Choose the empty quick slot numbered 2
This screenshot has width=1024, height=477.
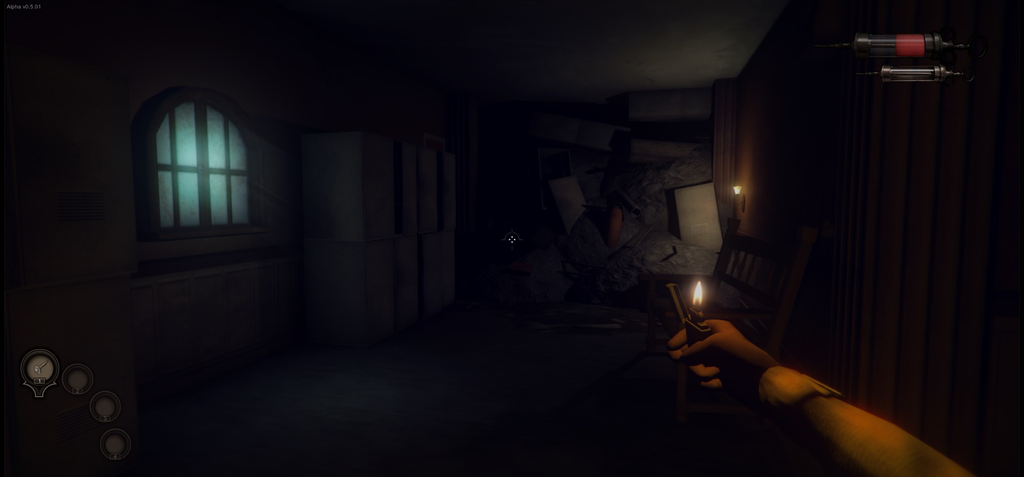(77, 379)
